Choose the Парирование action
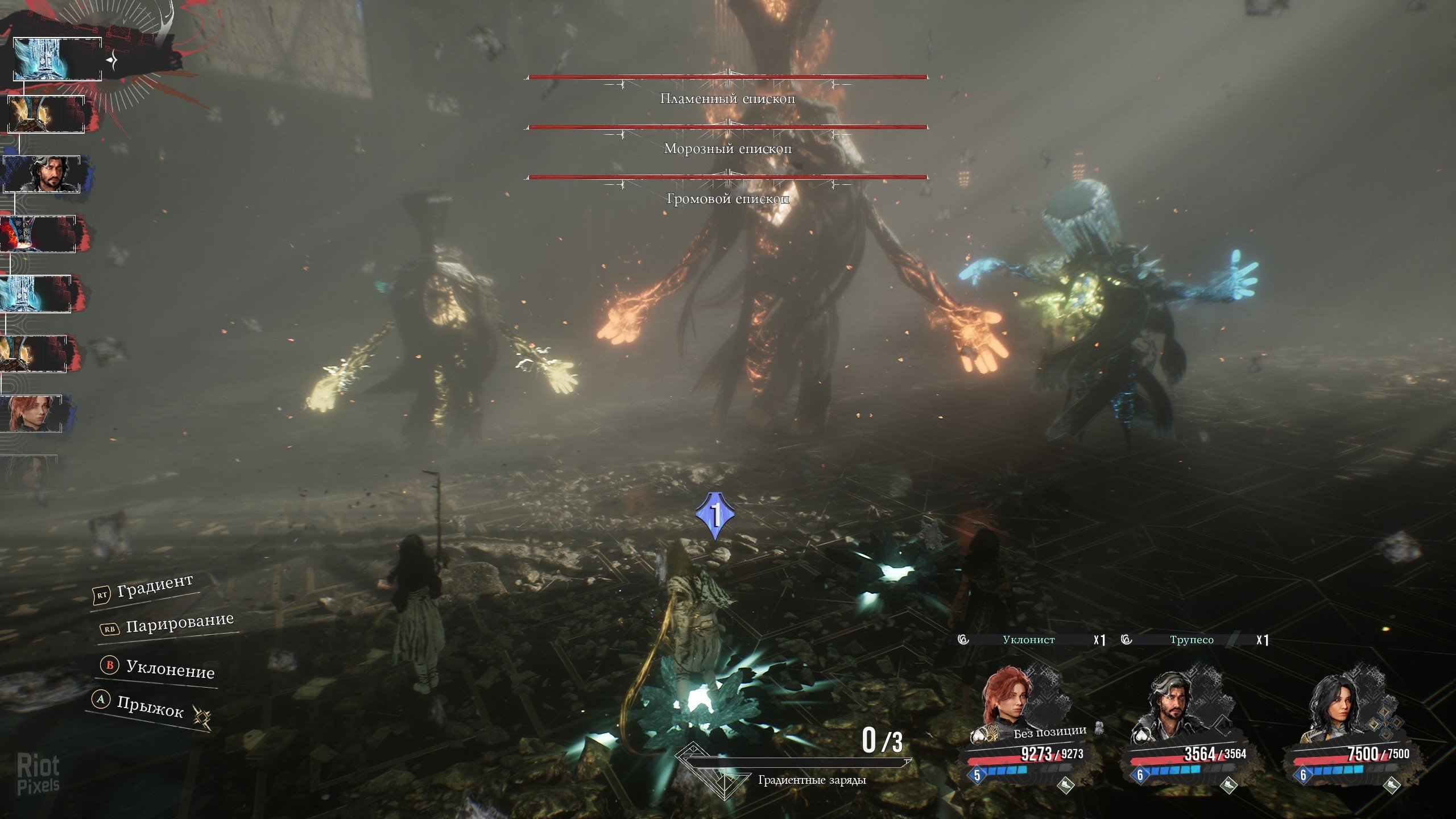Image resolution: width=1456 pixels, height=819 pixels. point(168,625)
